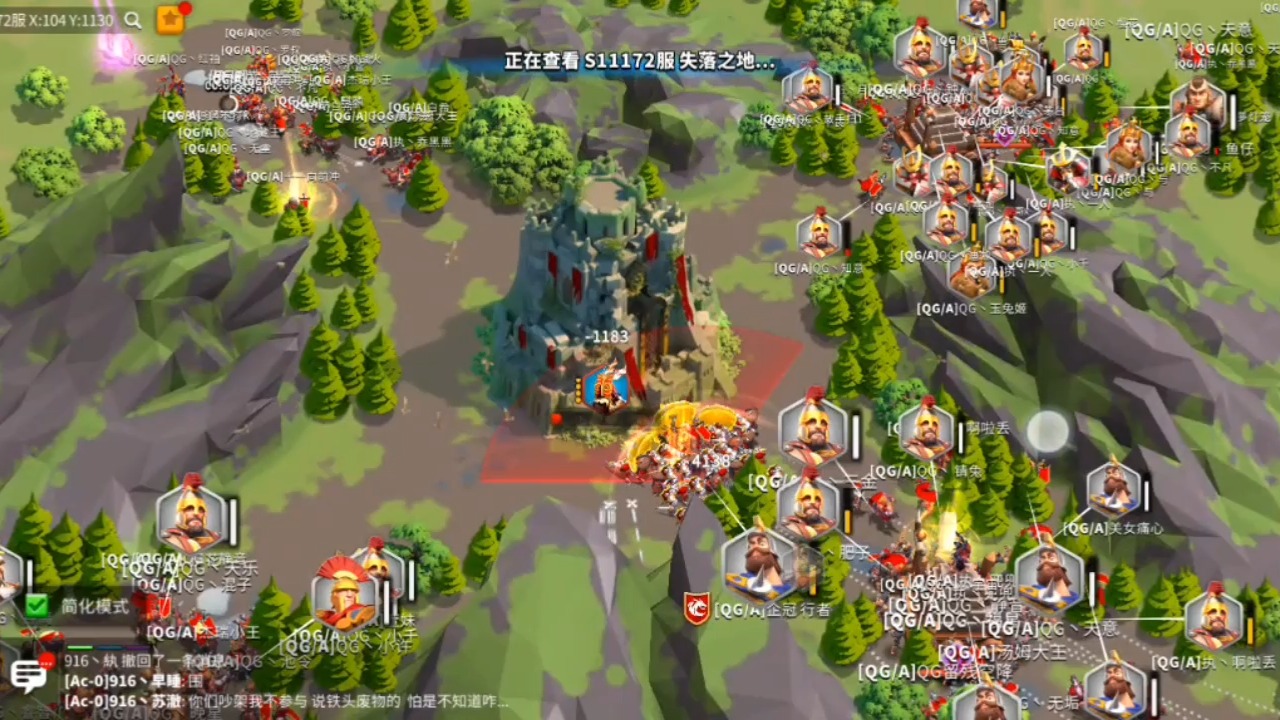Viewport: 1280px width, 720px height.
Task: Open the chat message from 916丶苏澈
Action: point(290,702)
